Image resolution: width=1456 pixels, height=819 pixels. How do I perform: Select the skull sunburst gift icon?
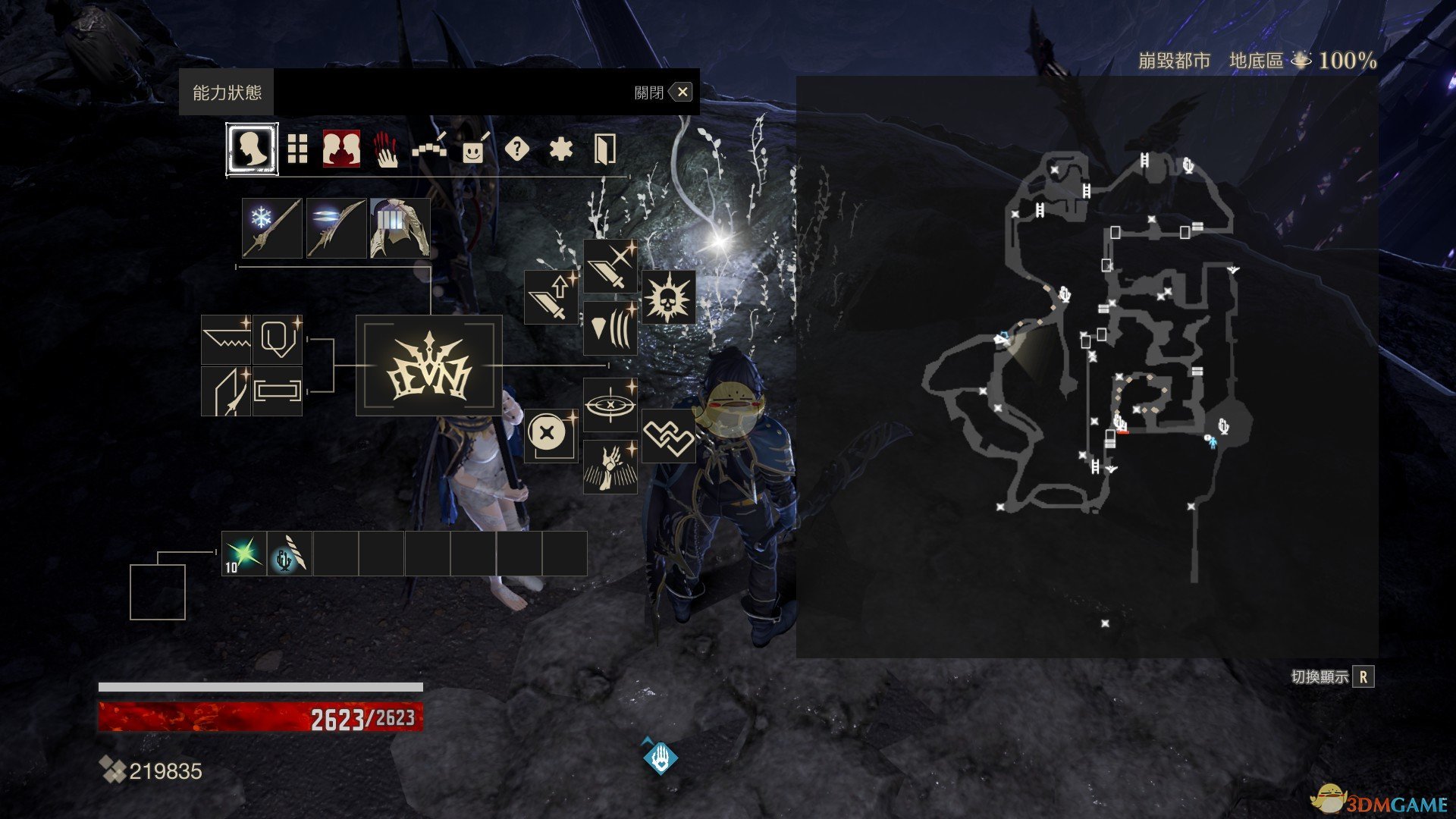[668, 297]
